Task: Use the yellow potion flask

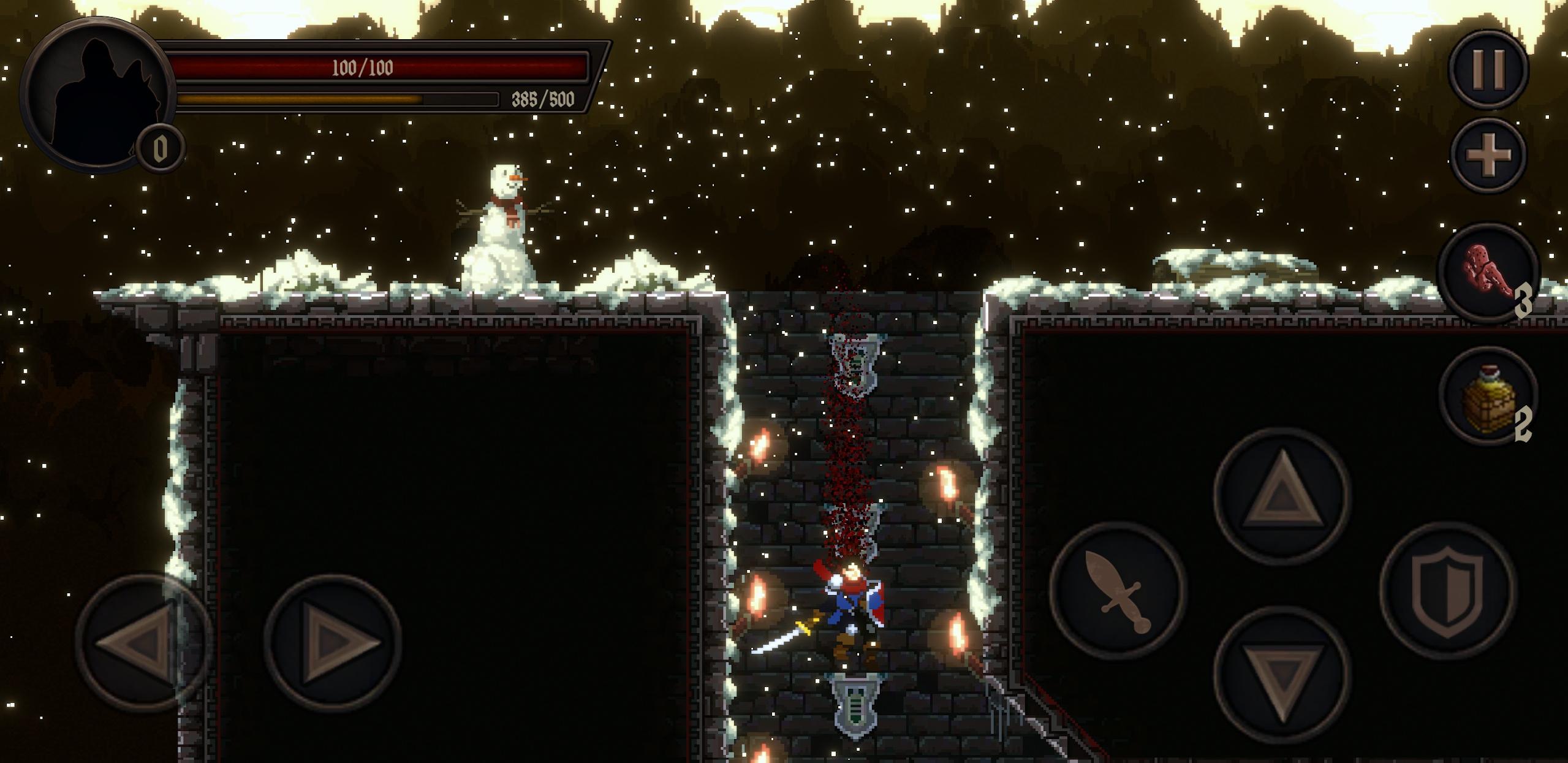Action: click(x=1488, y=397)
